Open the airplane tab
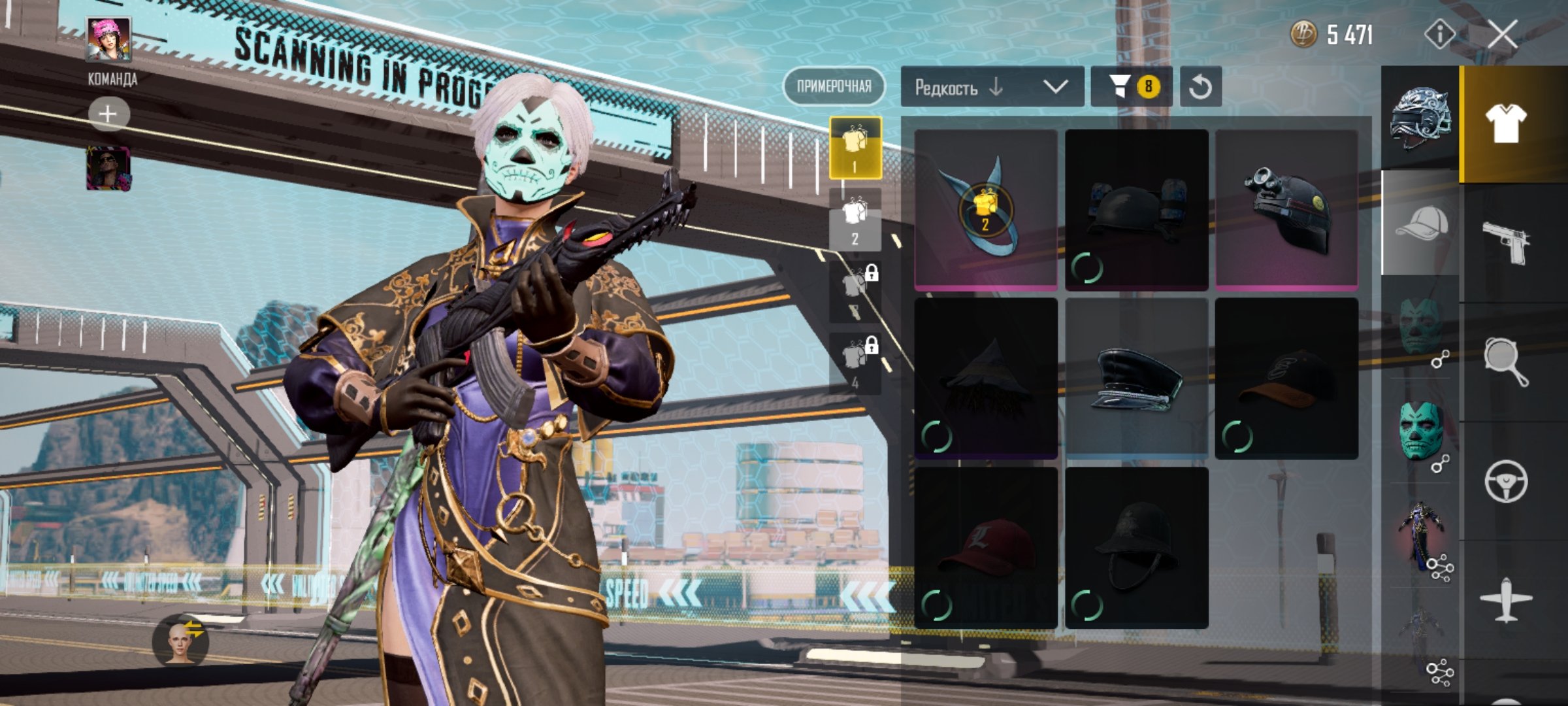The width and height of the screenshot is (1568, 706). click(x=1505, y=599)
